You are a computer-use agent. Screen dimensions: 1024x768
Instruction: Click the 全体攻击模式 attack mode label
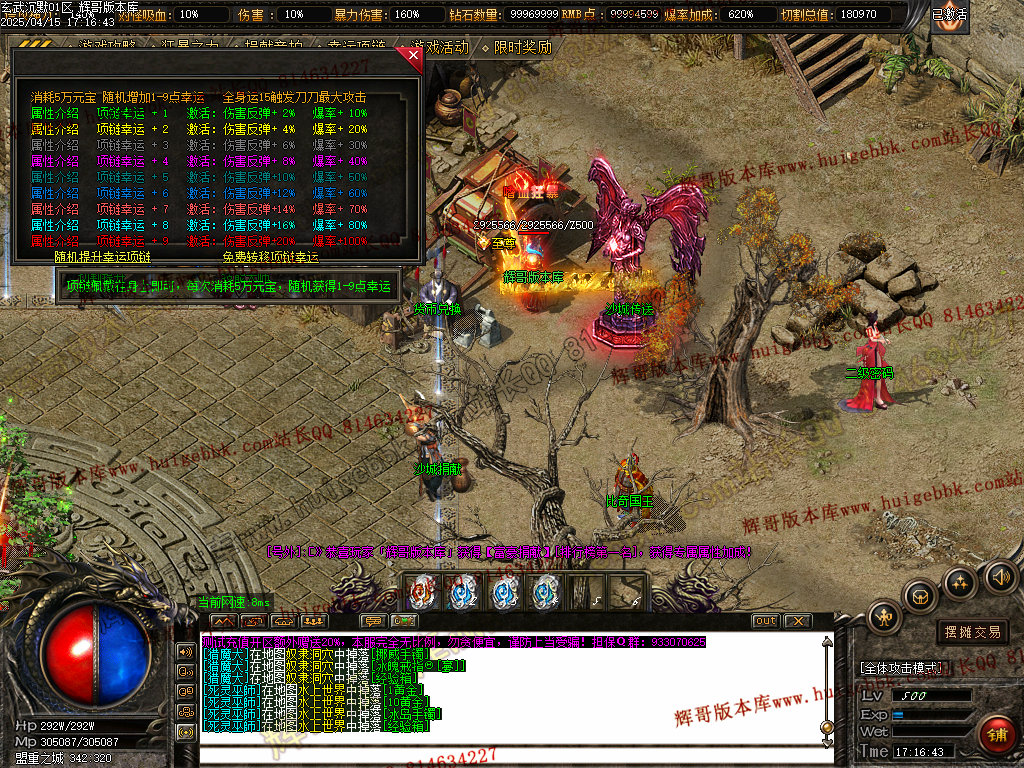(900, 667)
